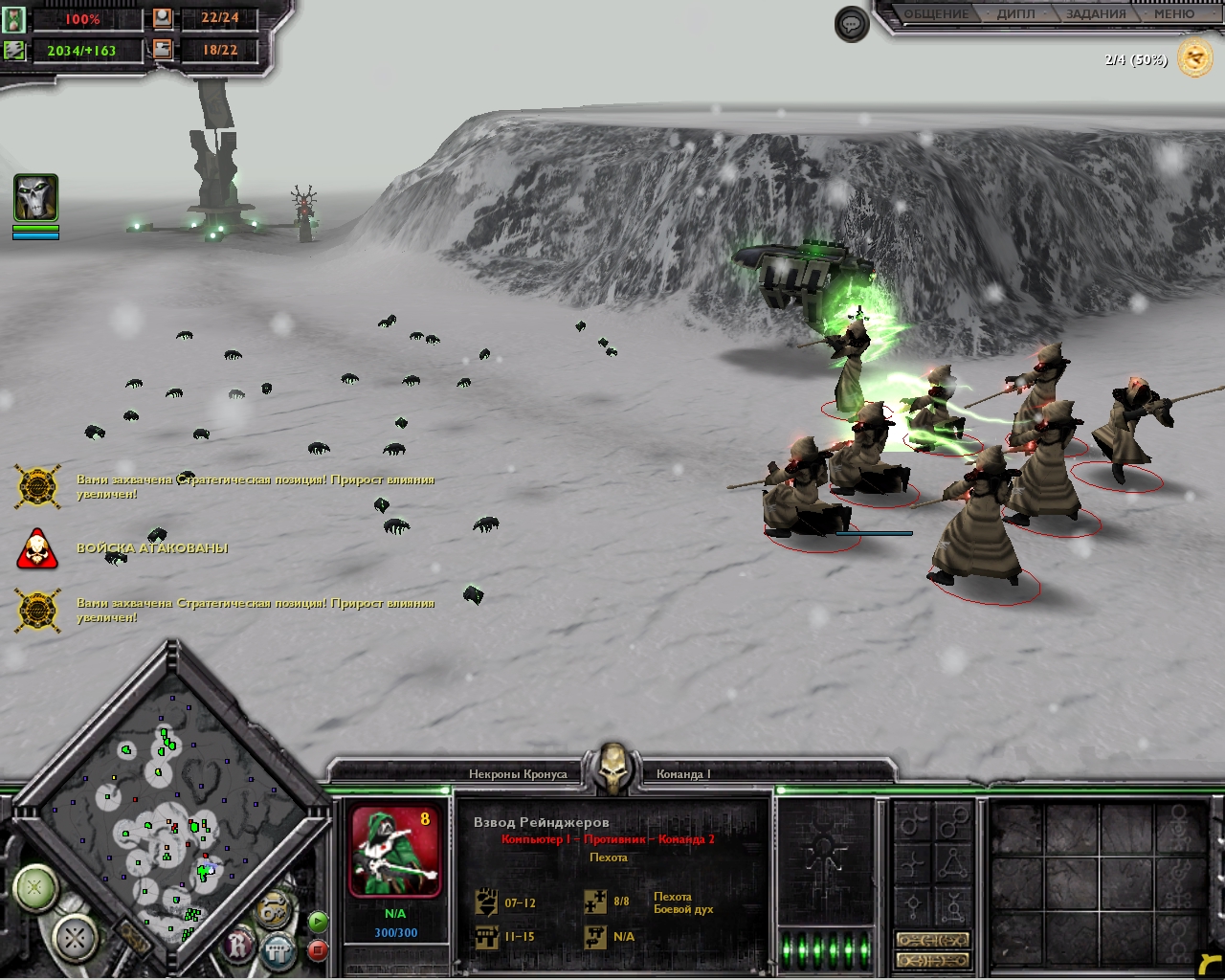Jump to the ВОЙСКА АТАКОВАНЫ skull alert

[37, 549]
